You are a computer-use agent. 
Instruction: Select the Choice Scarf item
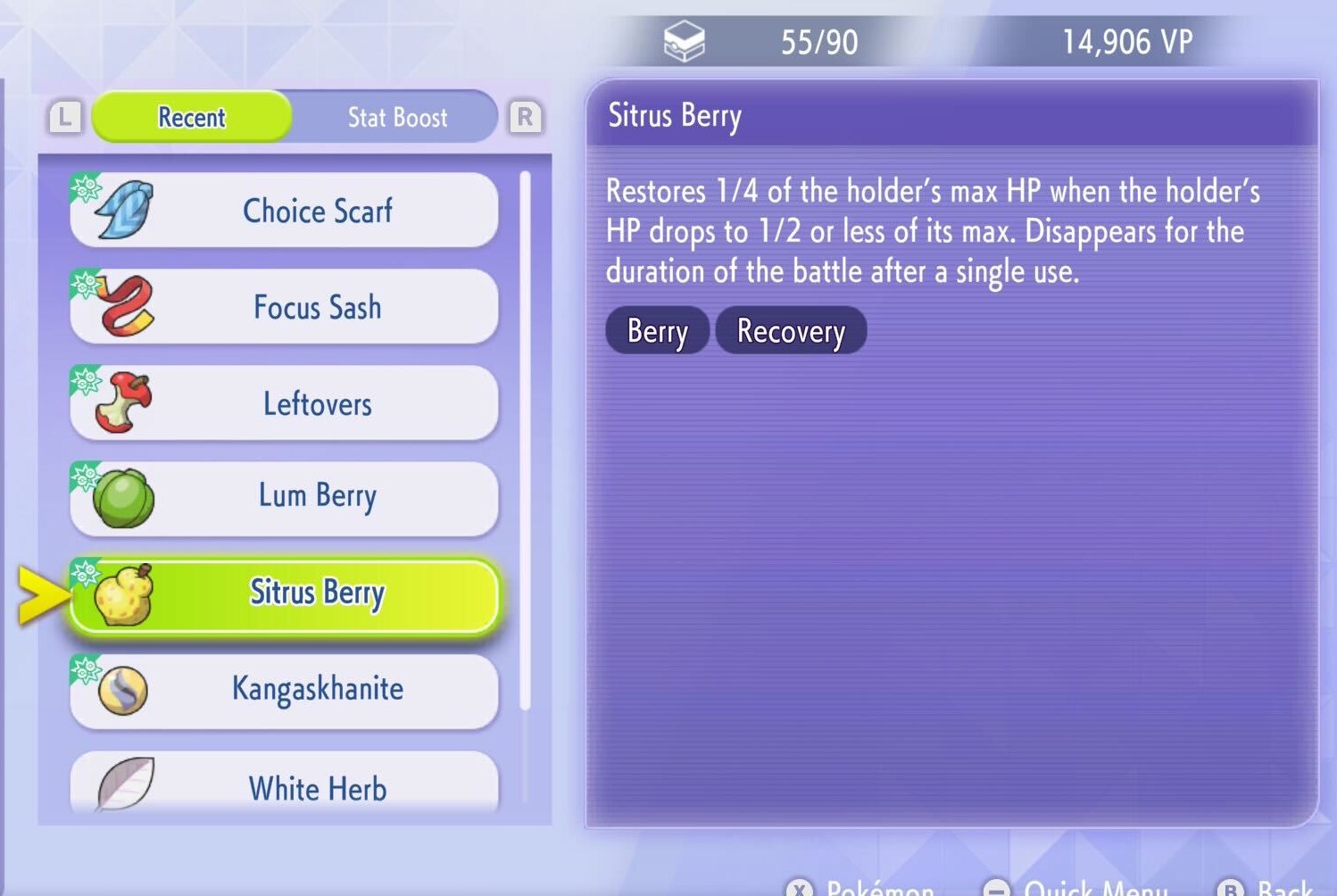284,211
